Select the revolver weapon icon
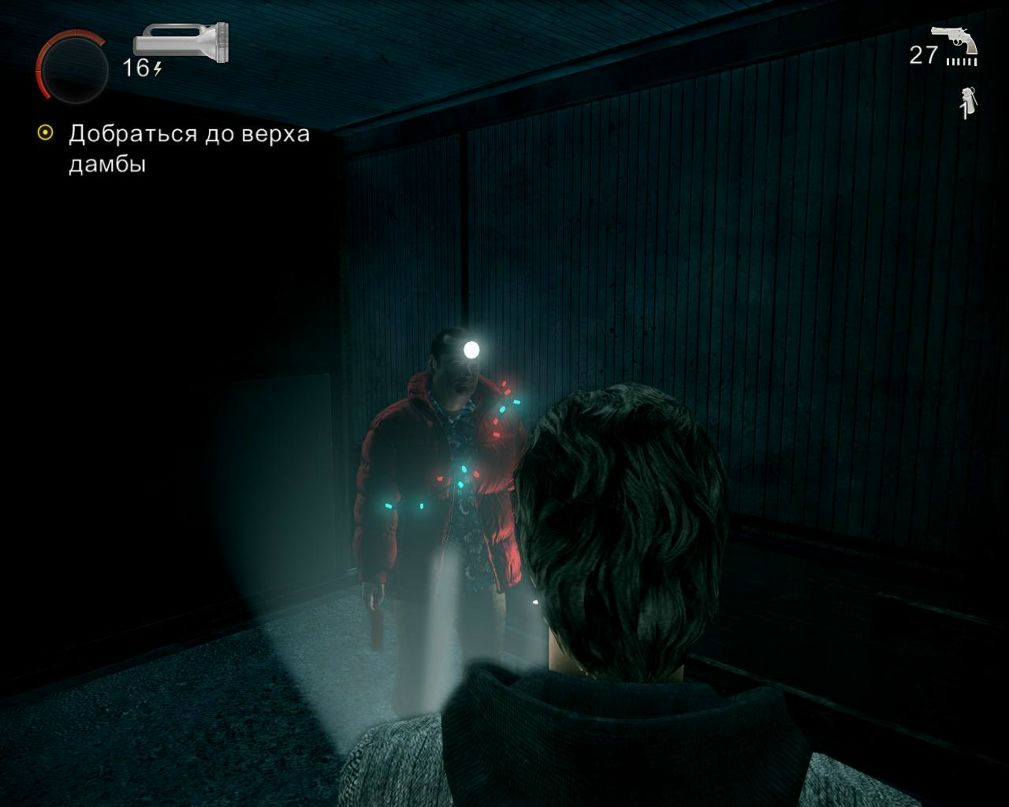The image size is (1009, 807). [955, 42]
